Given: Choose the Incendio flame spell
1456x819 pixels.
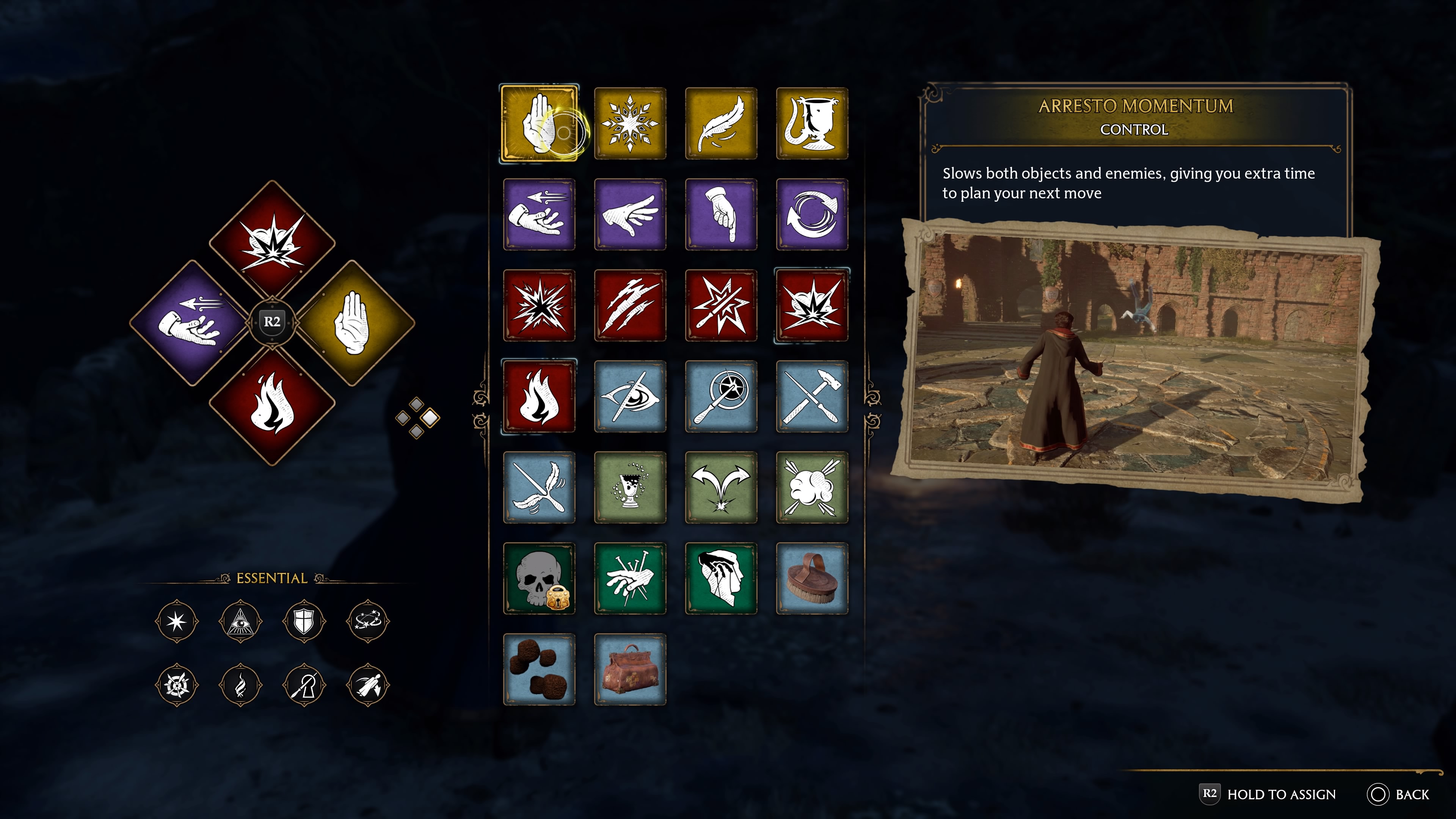Looking at the screenshot, I should click(x=540, y=397).
